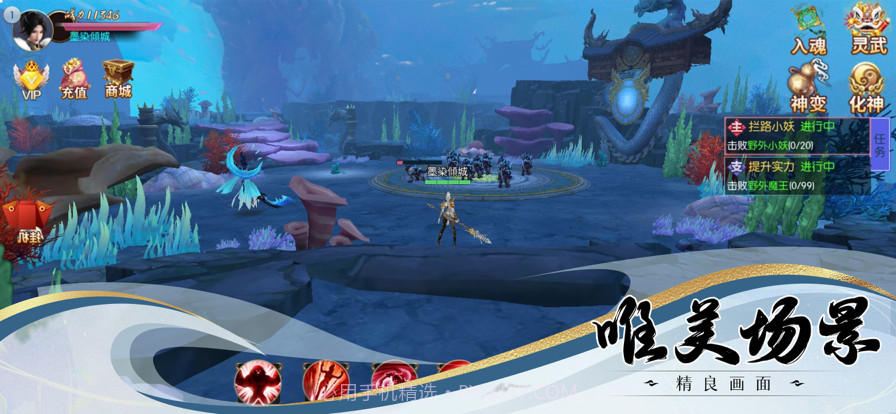Tap the player portrait avatar

click(x=33, y=27)
